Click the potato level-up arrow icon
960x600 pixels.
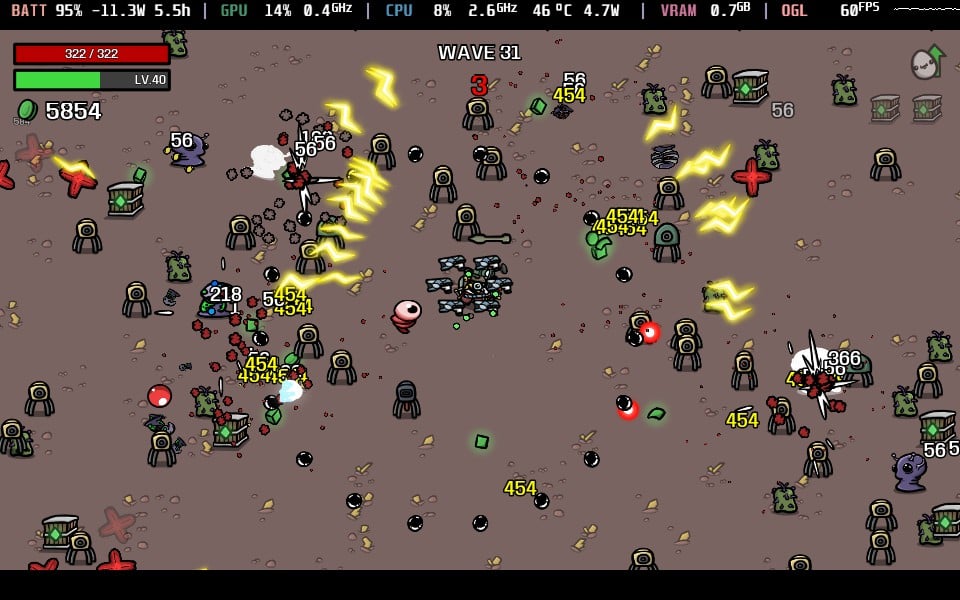point(927,62)
